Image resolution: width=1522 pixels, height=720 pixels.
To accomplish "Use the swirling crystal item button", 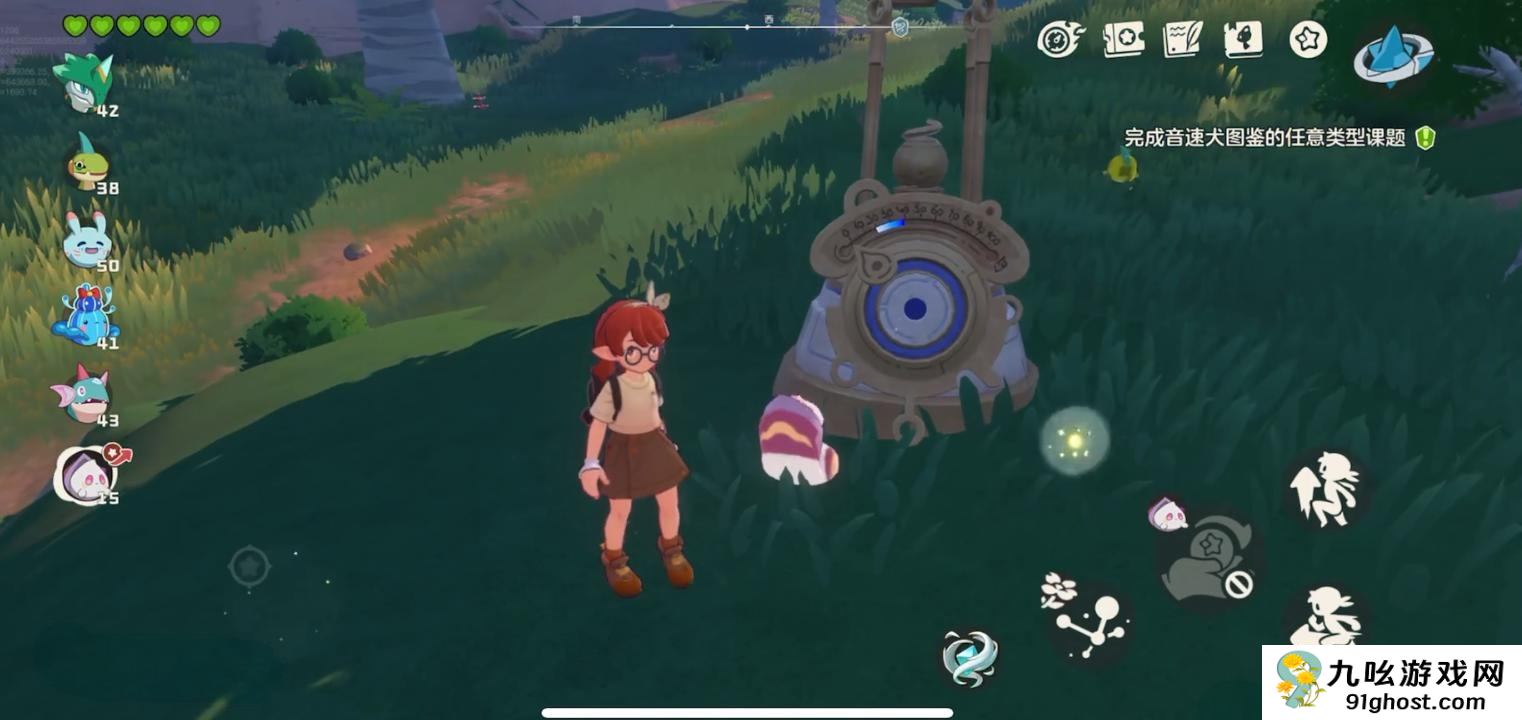I will (x=969, y=657).
